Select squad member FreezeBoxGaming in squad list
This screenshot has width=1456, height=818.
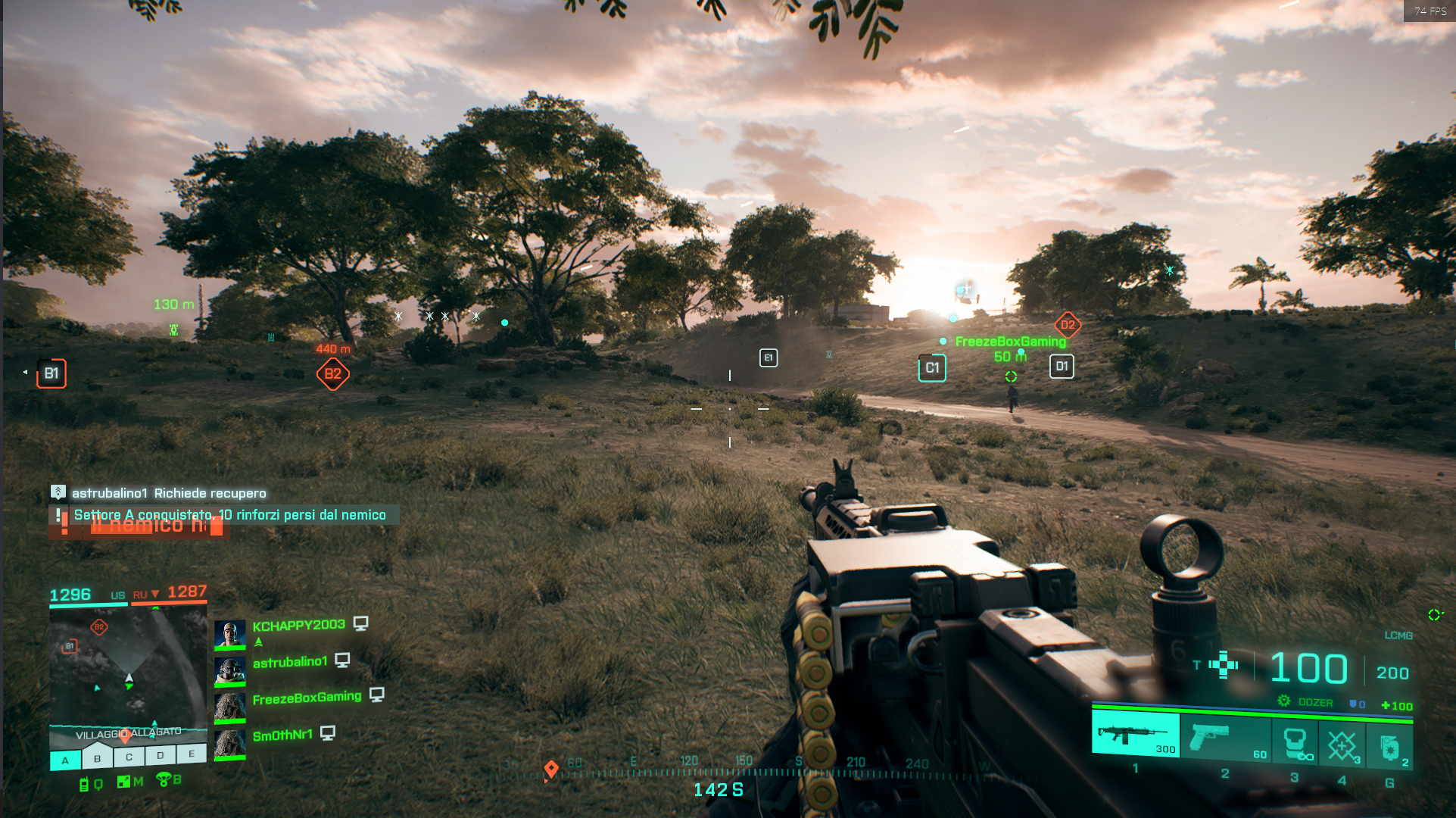(307, 698)
